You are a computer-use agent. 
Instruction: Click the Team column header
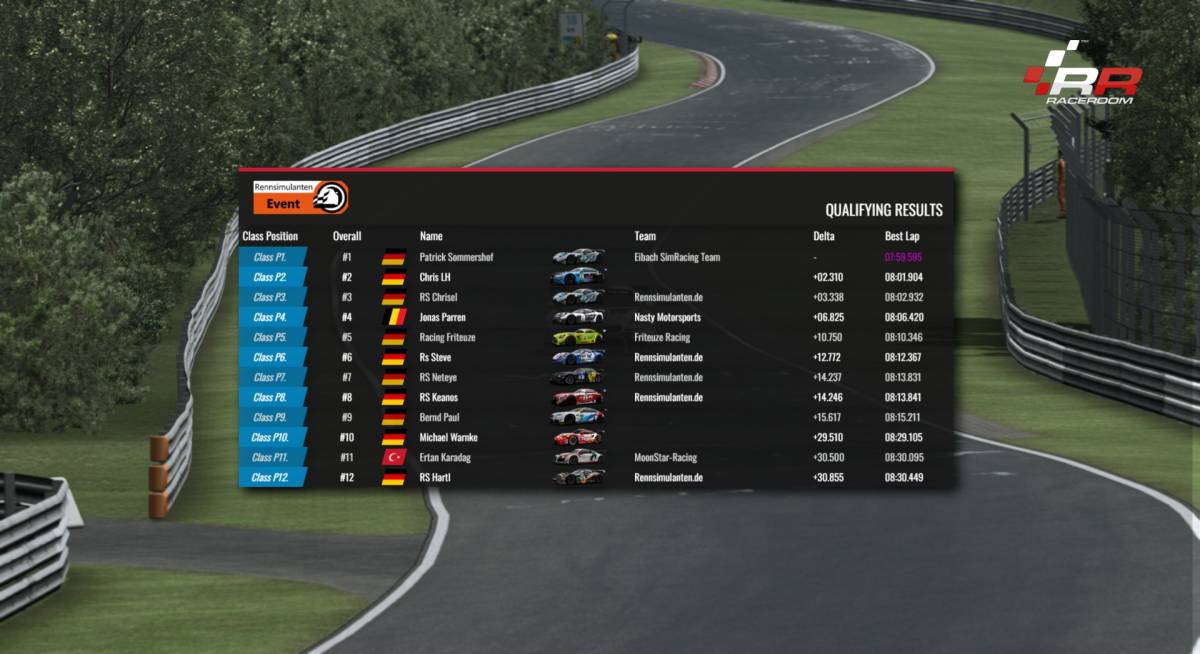click(645, 236)
